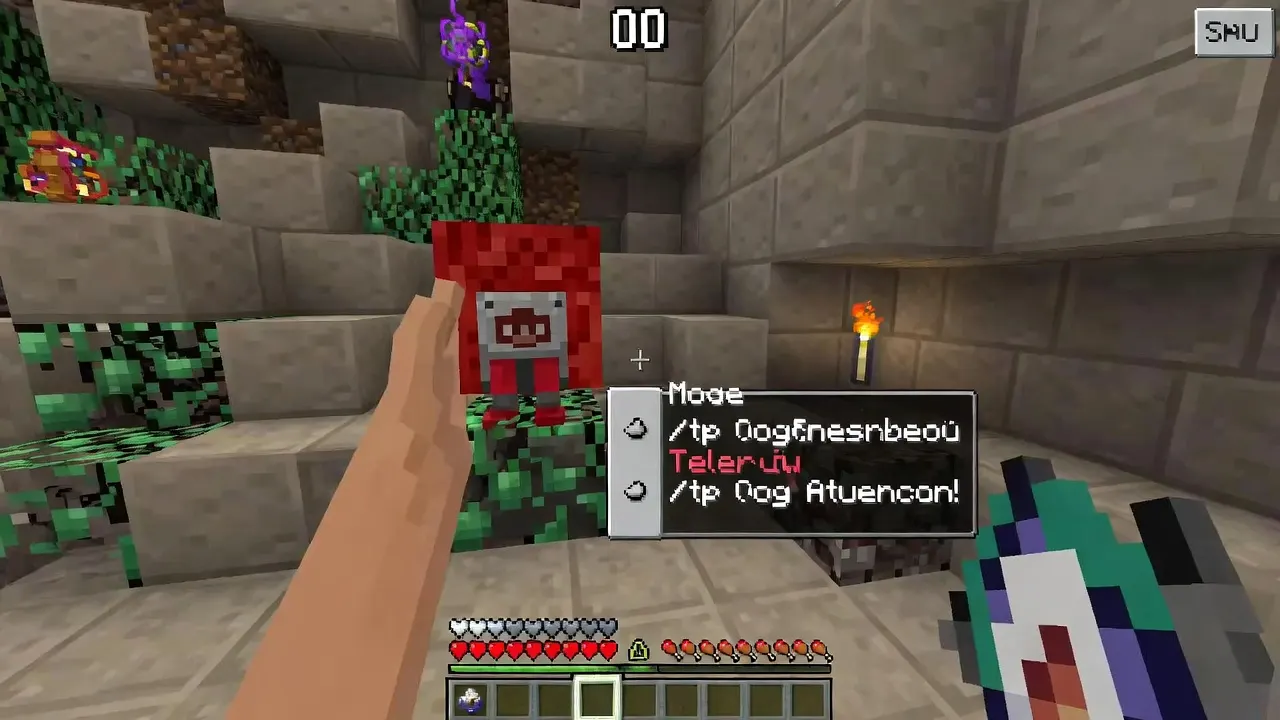The image size is (1280, 720).
Task: Click the '00' timer at the top center
Action: click(637, 30)
